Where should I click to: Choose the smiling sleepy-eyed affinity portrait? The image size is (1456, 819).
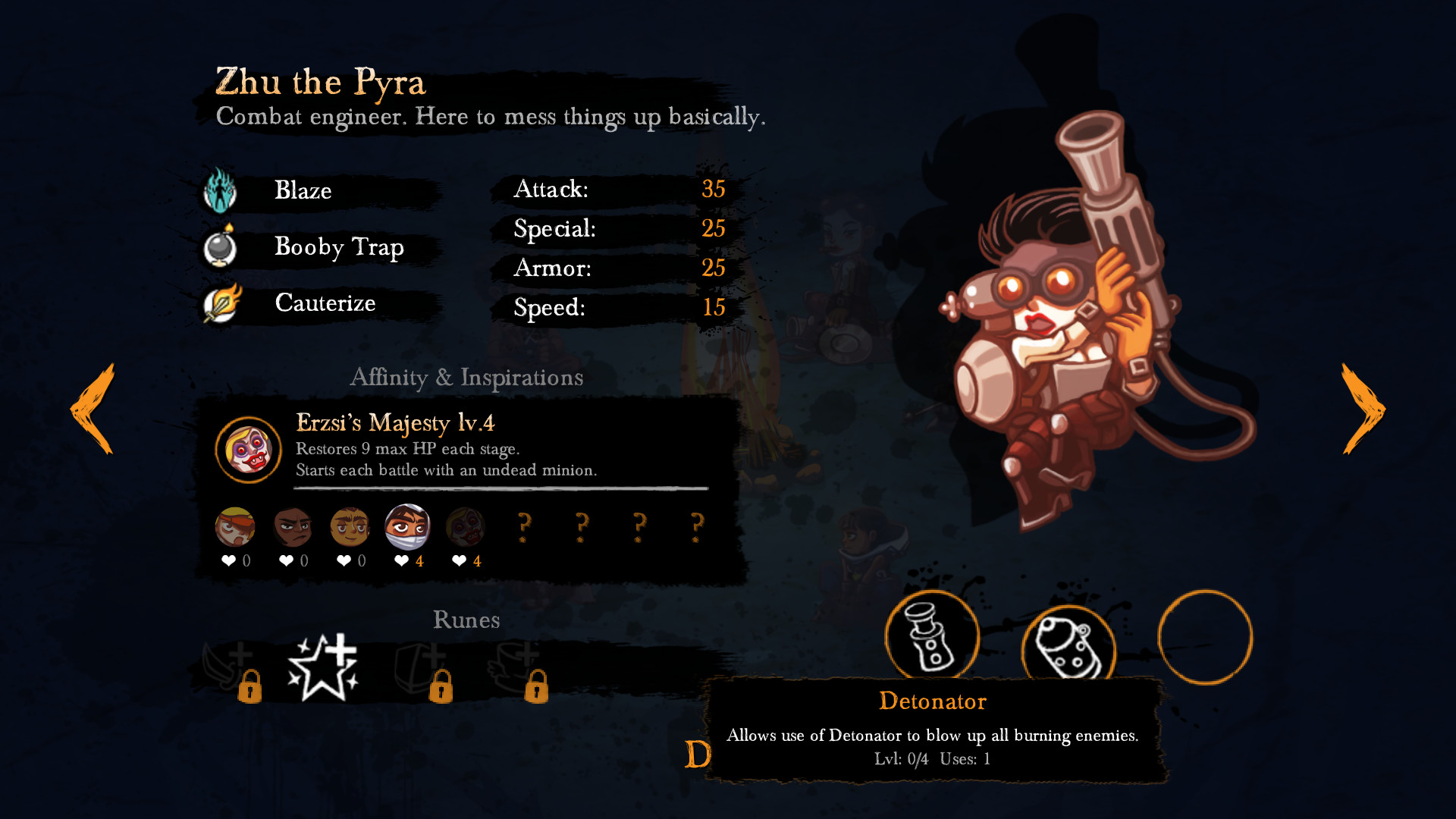point(350,527)
